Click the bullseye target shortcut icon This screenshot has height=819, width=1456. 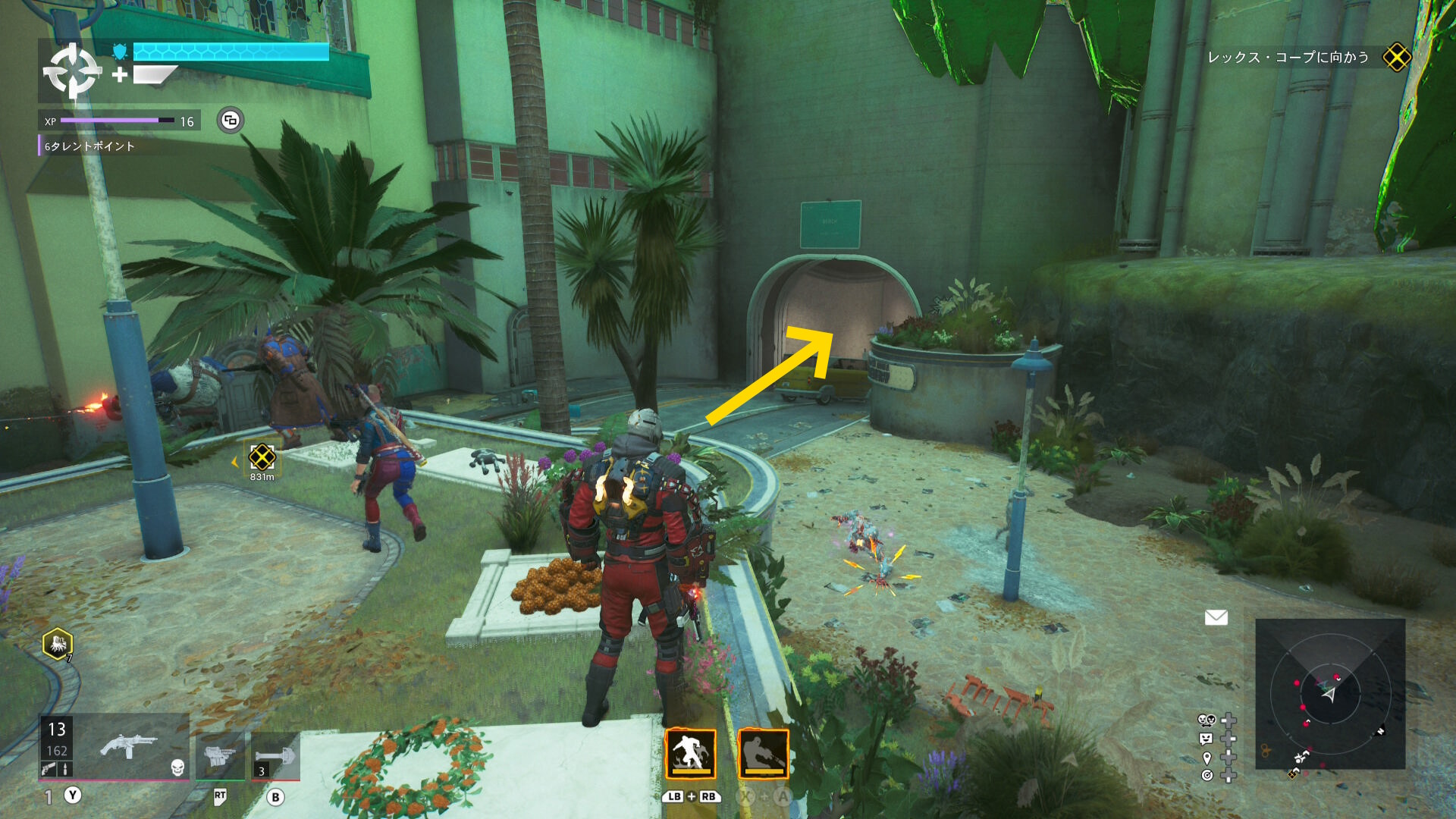pyautogui.click(x=1207, y=775)
